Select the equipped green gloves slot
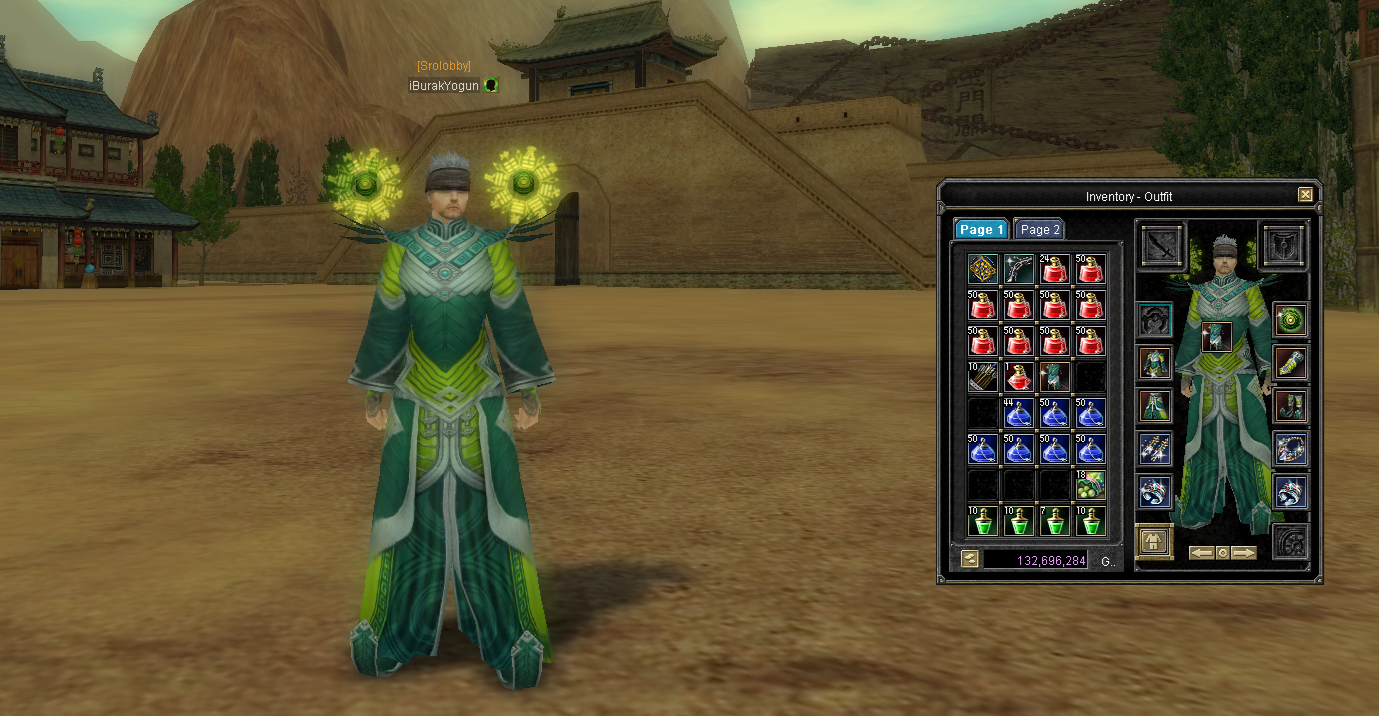 [1291, 362]
